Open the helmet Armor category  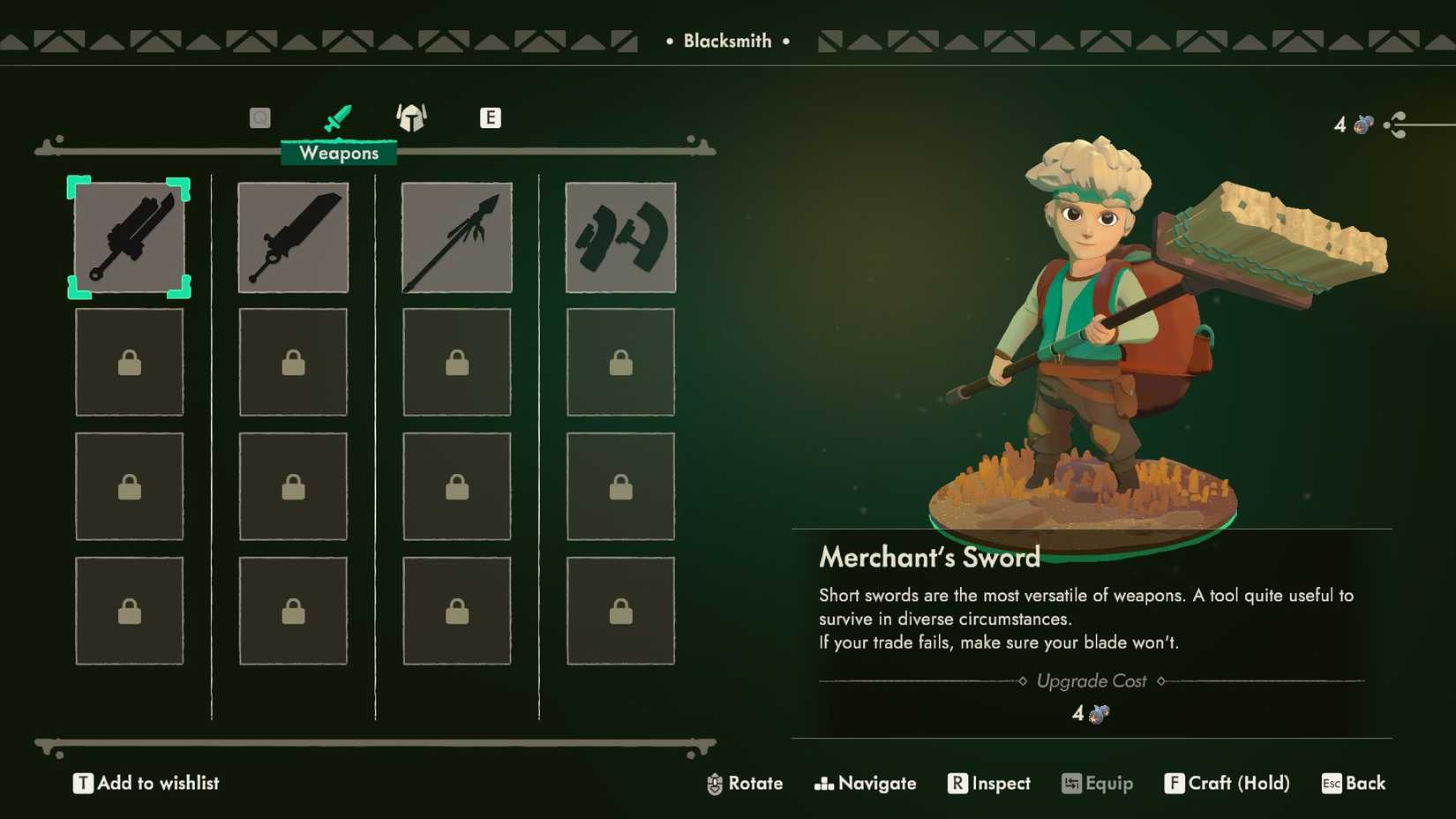(x=411, y=116)
